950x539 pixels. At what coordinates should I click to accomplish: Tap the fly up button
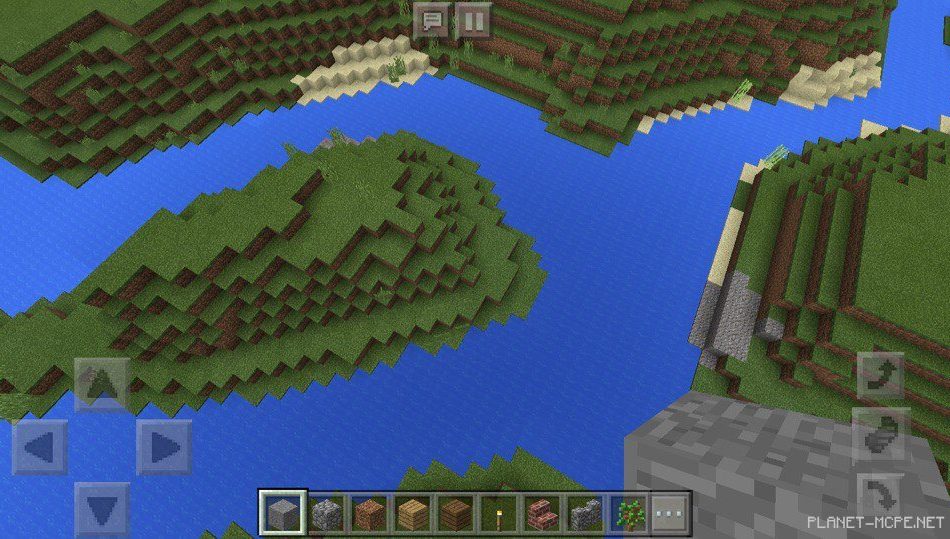pos(881,375)
